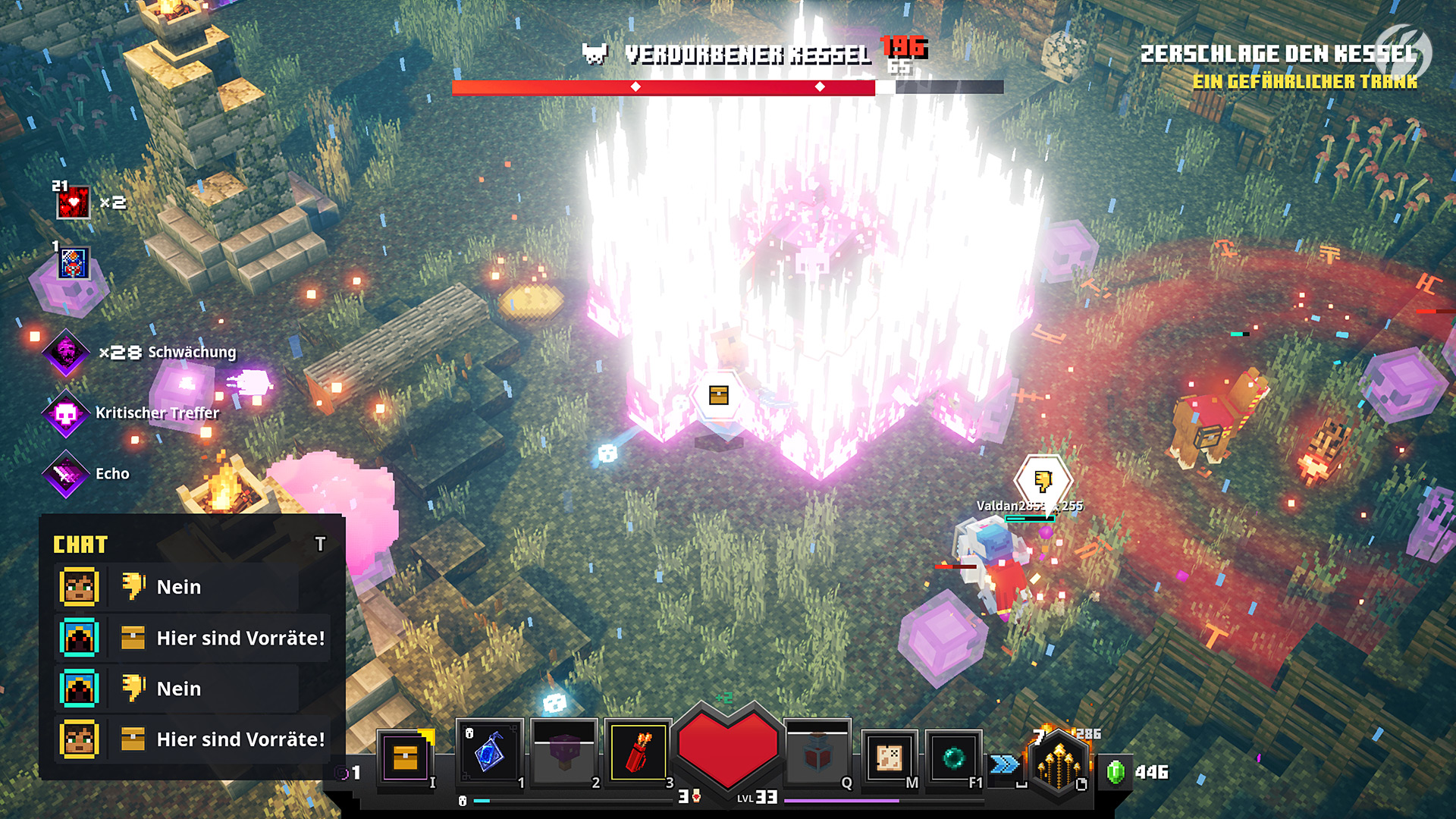Click the chest 'Hier sind Vorräte!' chat message
The width and height of the screenshot is (1456, 819).
point(239,639)
